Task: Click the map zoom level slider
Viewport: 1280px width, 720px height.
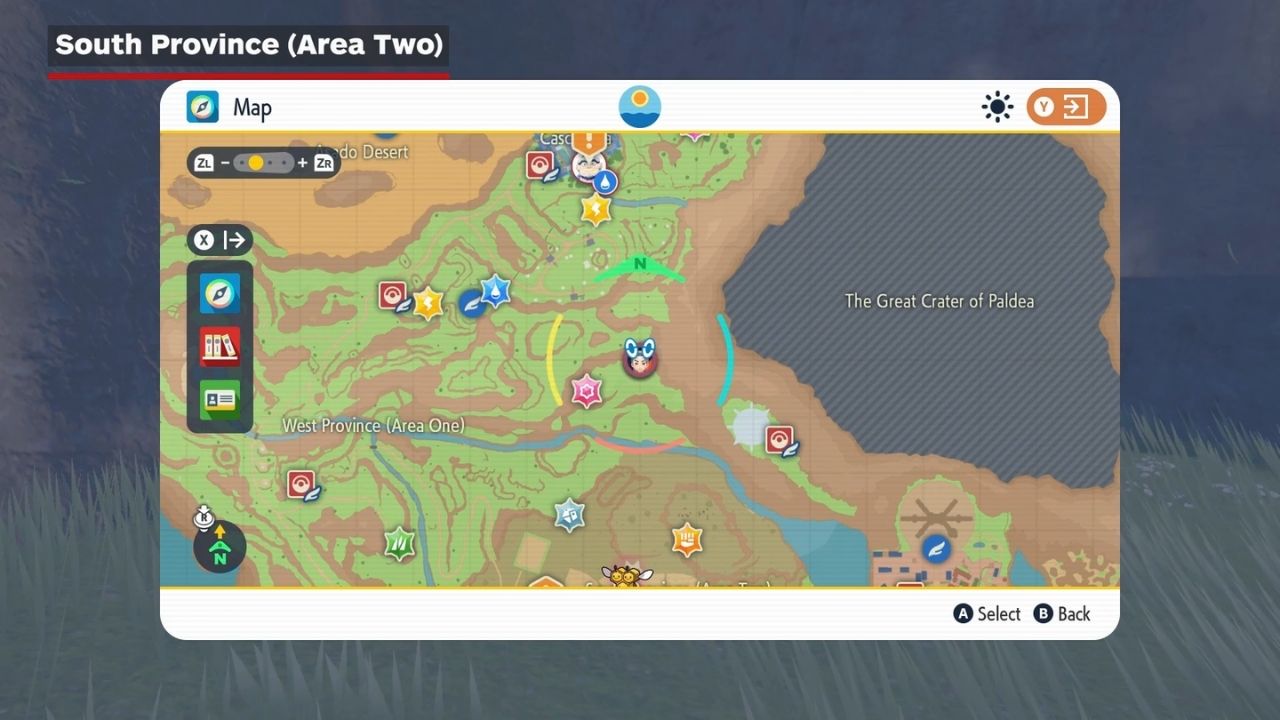Action: click(263, 162)
